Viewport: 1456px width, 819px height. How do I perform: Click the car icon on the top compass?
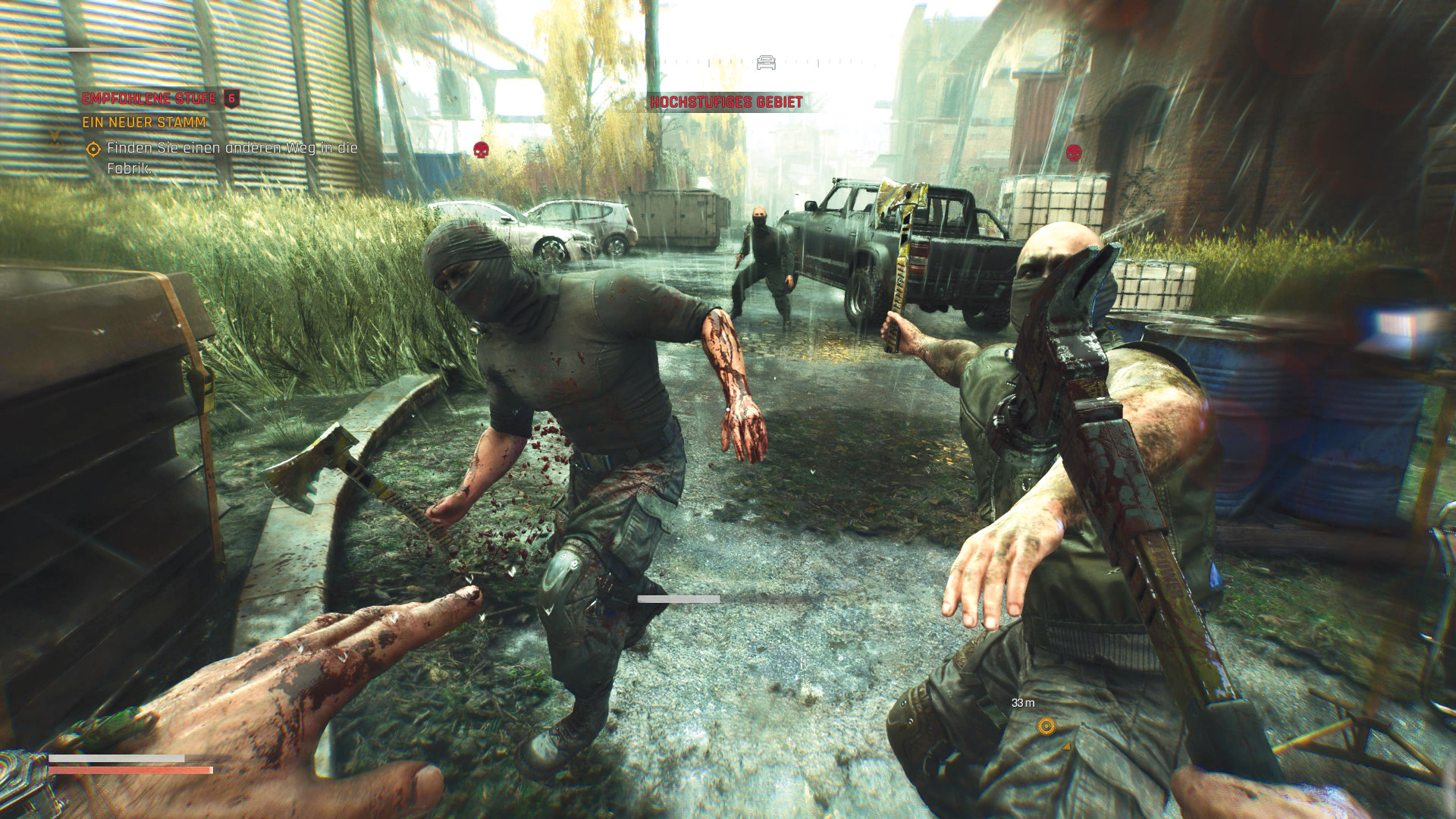(766, 62)
